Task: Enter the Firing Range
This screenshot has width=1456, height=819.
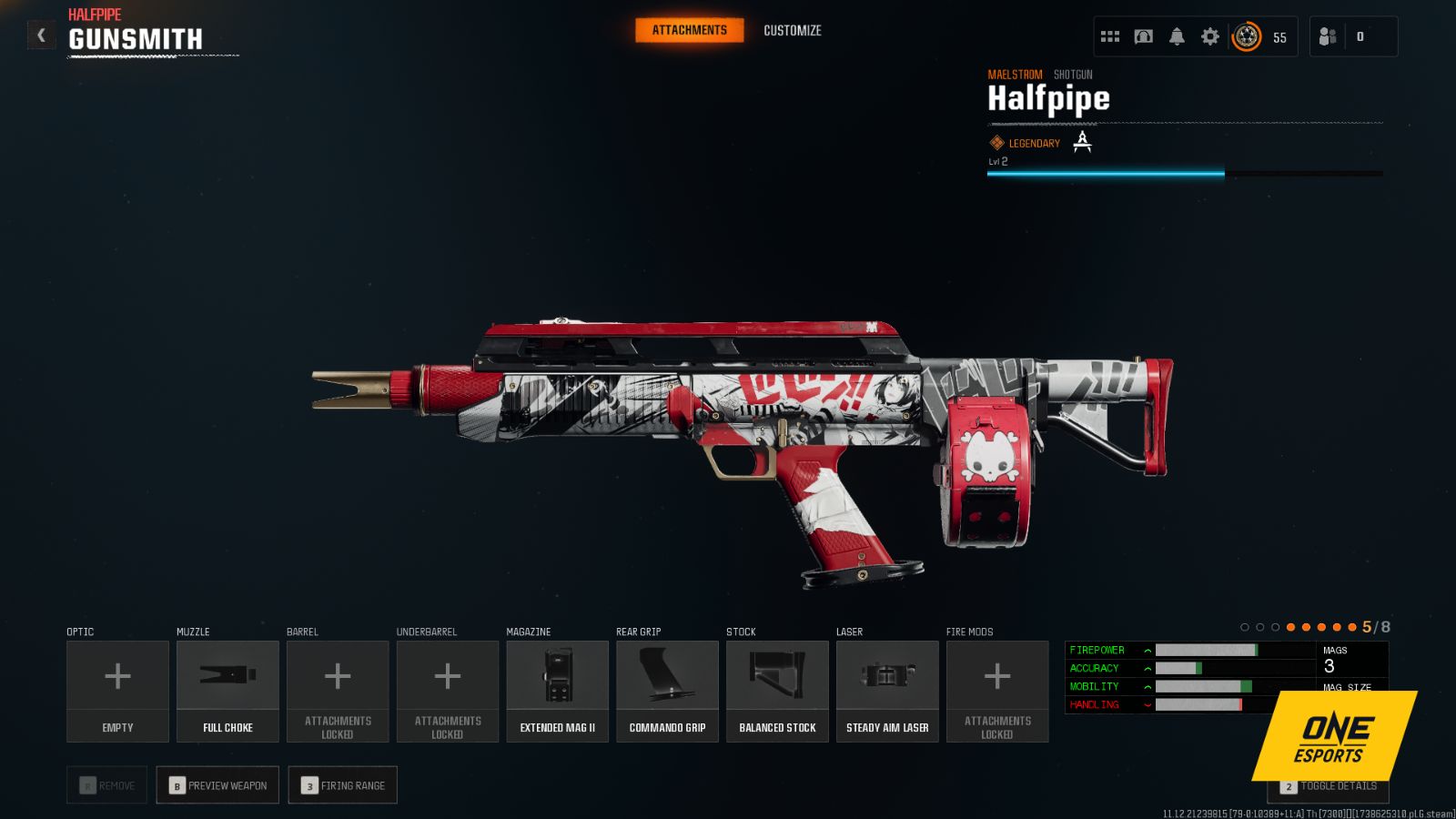Action: pyautogui.click(x=342, y=784)
